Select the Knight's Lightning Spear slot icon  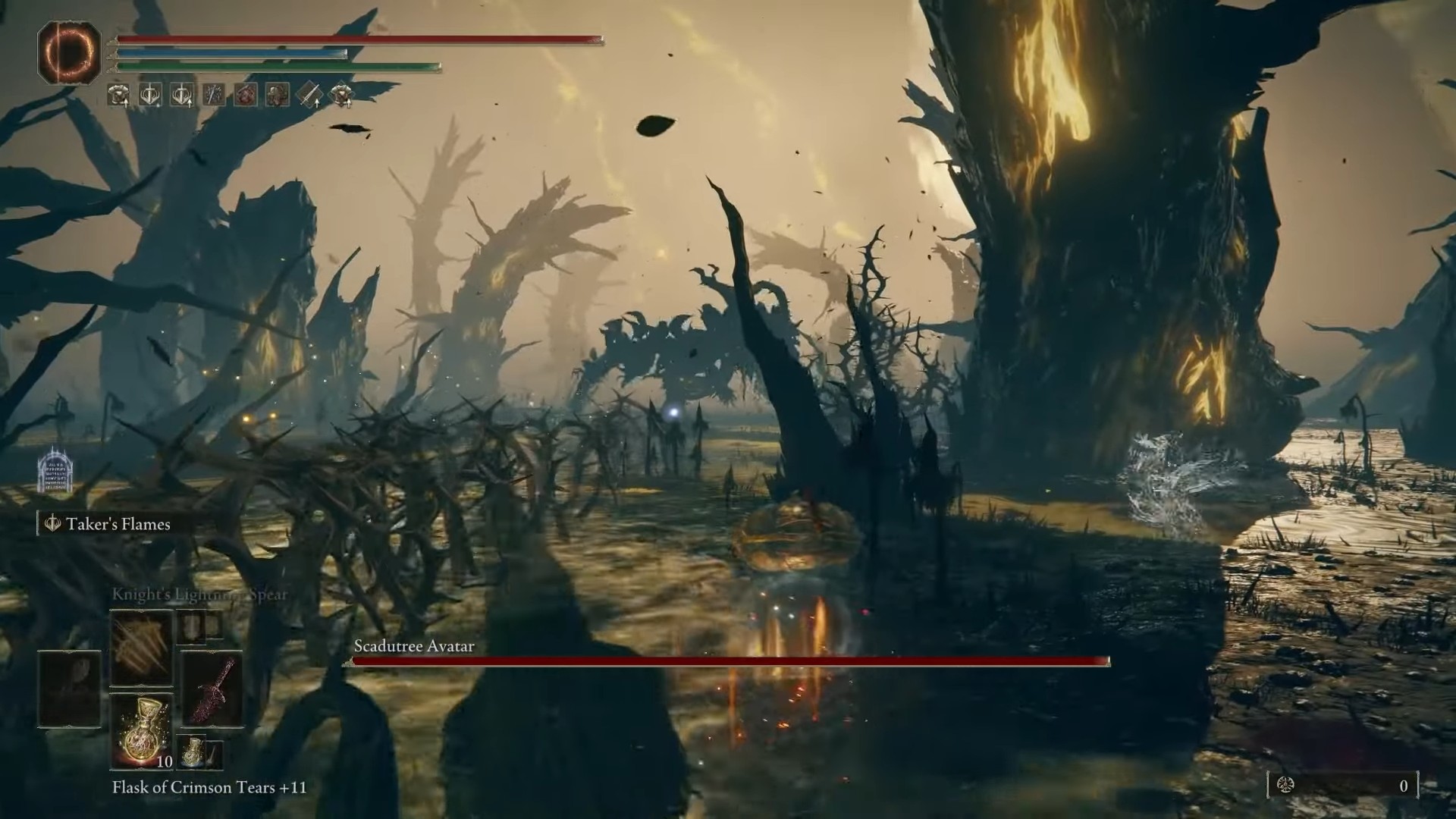(x=140, y=648)
